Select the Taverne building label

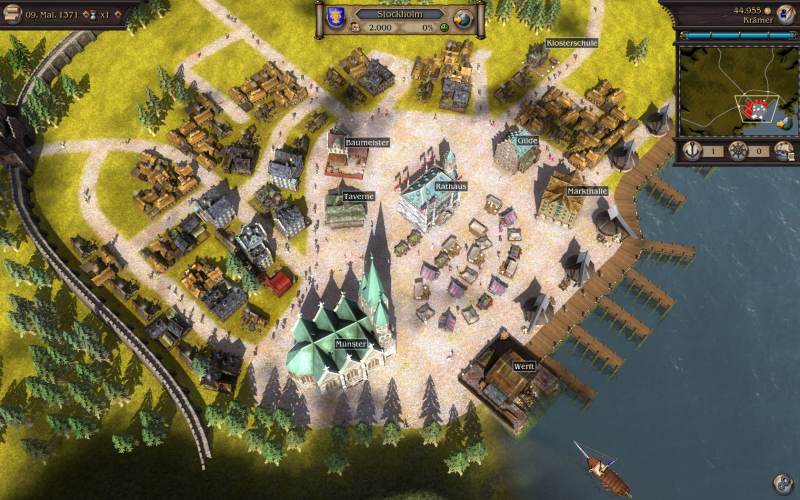coord(357,196)
